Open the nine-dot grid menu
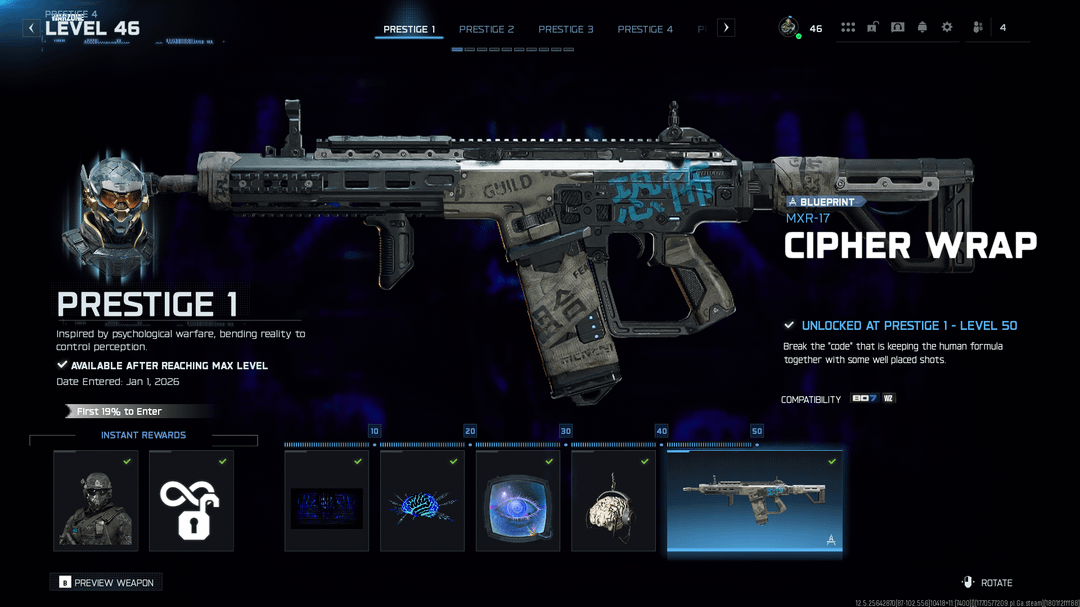Screen dimensions: 1080x607 (x=848, y=28)
